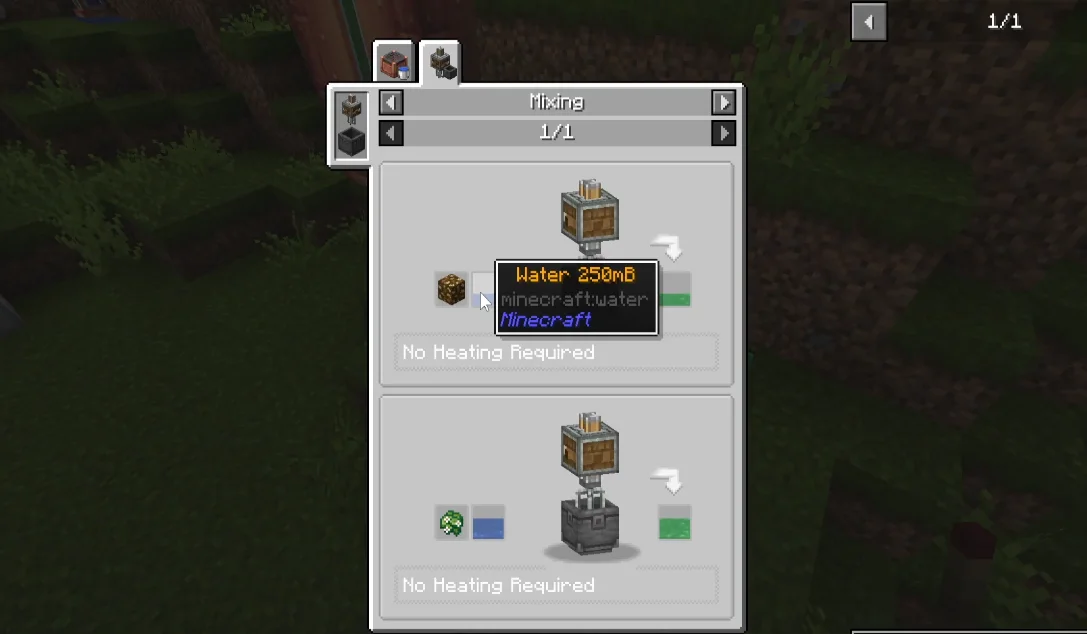Click the left arrow button beside the 1/1 counter
This screenshot has height=634, width=1087.
click(x=868, y=22)
